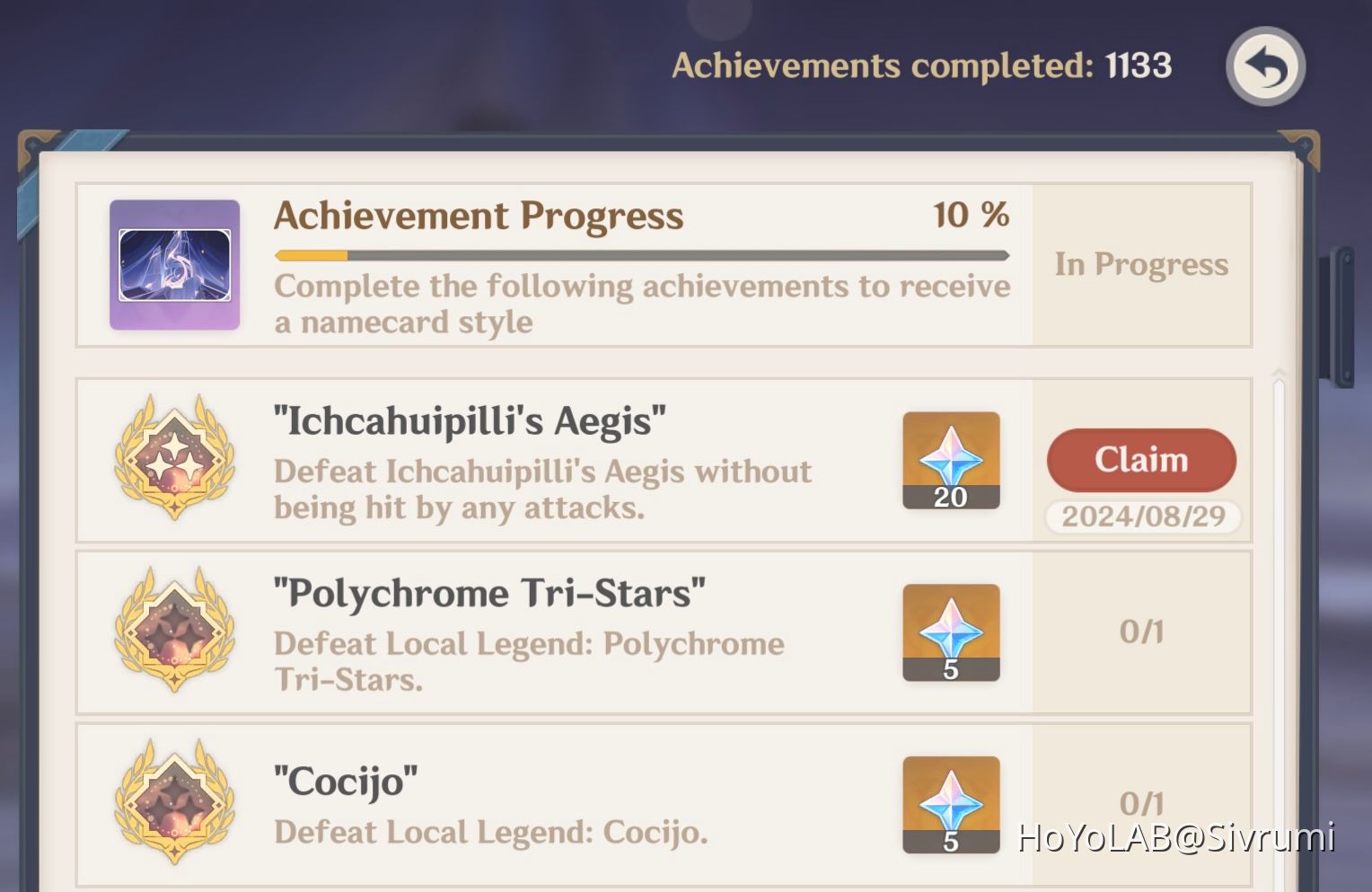Click the Cocijo achievement badge icon

tap(174, 802)
